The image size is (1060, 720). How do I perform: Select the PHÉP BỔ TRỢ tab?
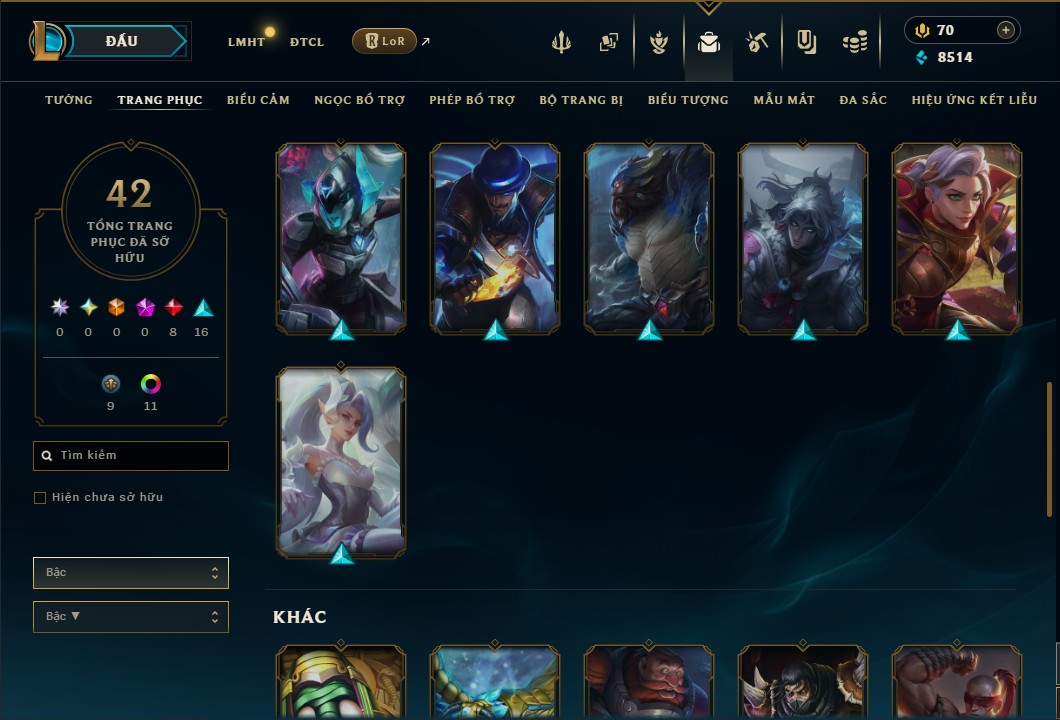pyautogui.click(x=472, y=100)
